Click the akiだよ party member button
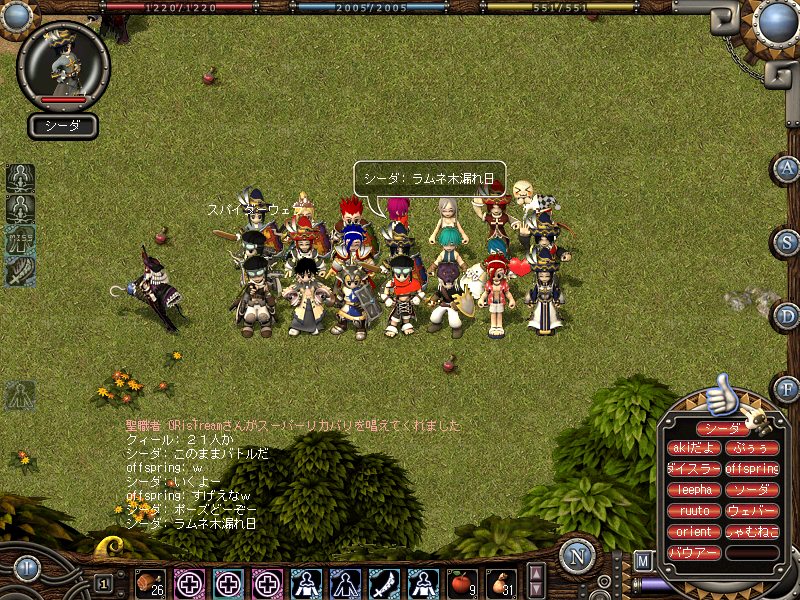The width and height of the screenshot is (800, 600). coord(694,448)
